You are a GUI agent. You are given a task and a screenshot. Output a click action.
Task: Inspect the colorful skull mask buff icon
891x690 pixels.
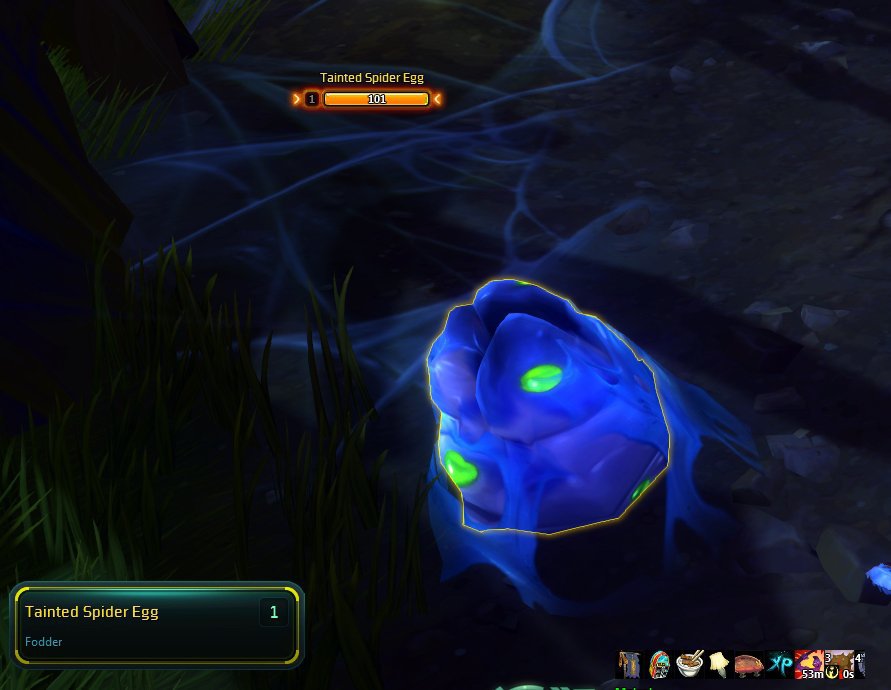point(659,664)
